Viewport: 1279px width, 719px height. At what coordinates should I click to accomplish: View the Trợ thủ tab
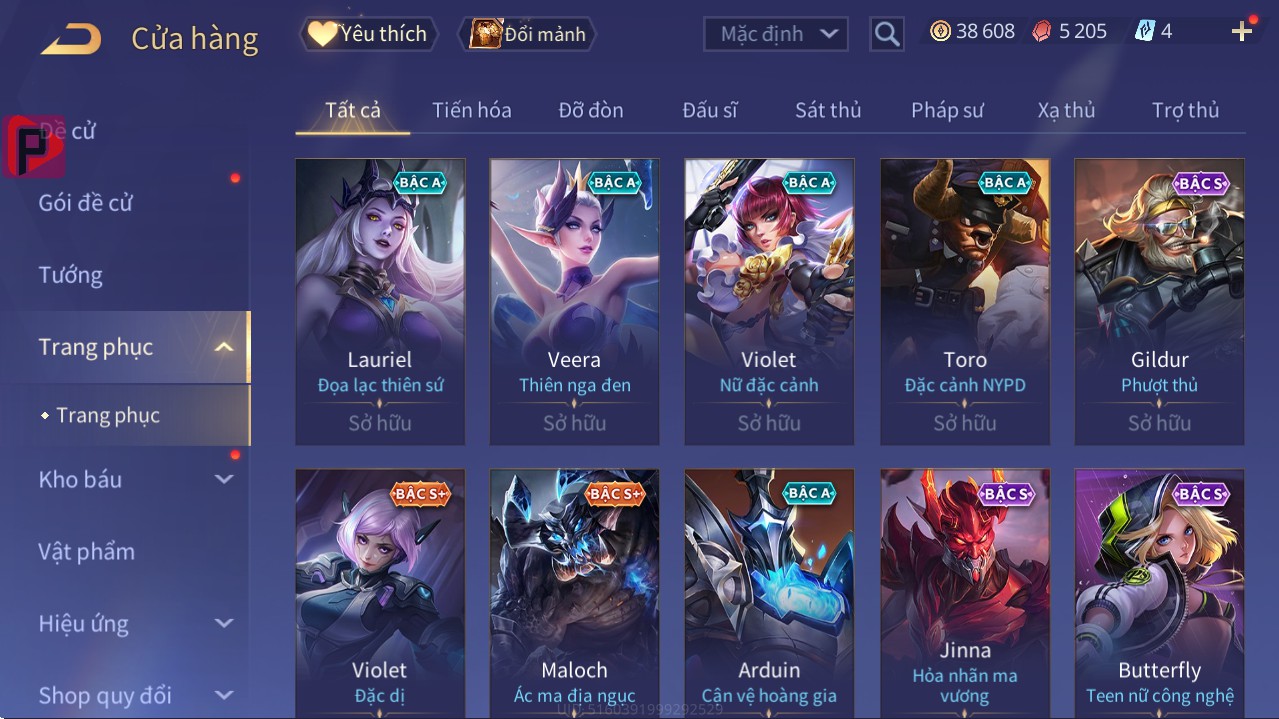coord(1185,110)
